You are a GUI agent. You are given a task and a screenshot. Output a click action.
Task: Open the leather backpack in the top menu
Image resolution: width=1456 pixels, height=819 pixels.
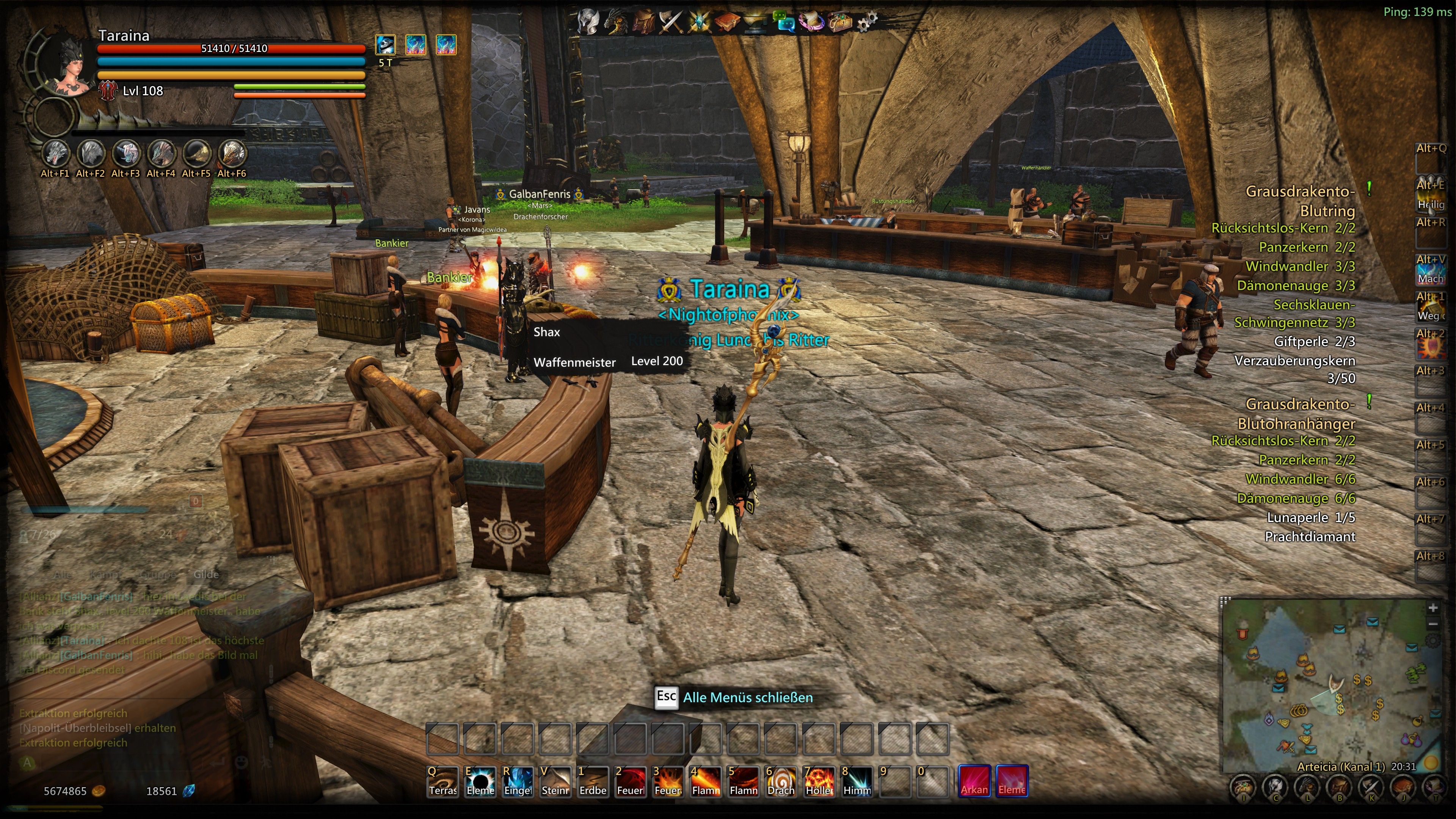click(x=643, y=22)
